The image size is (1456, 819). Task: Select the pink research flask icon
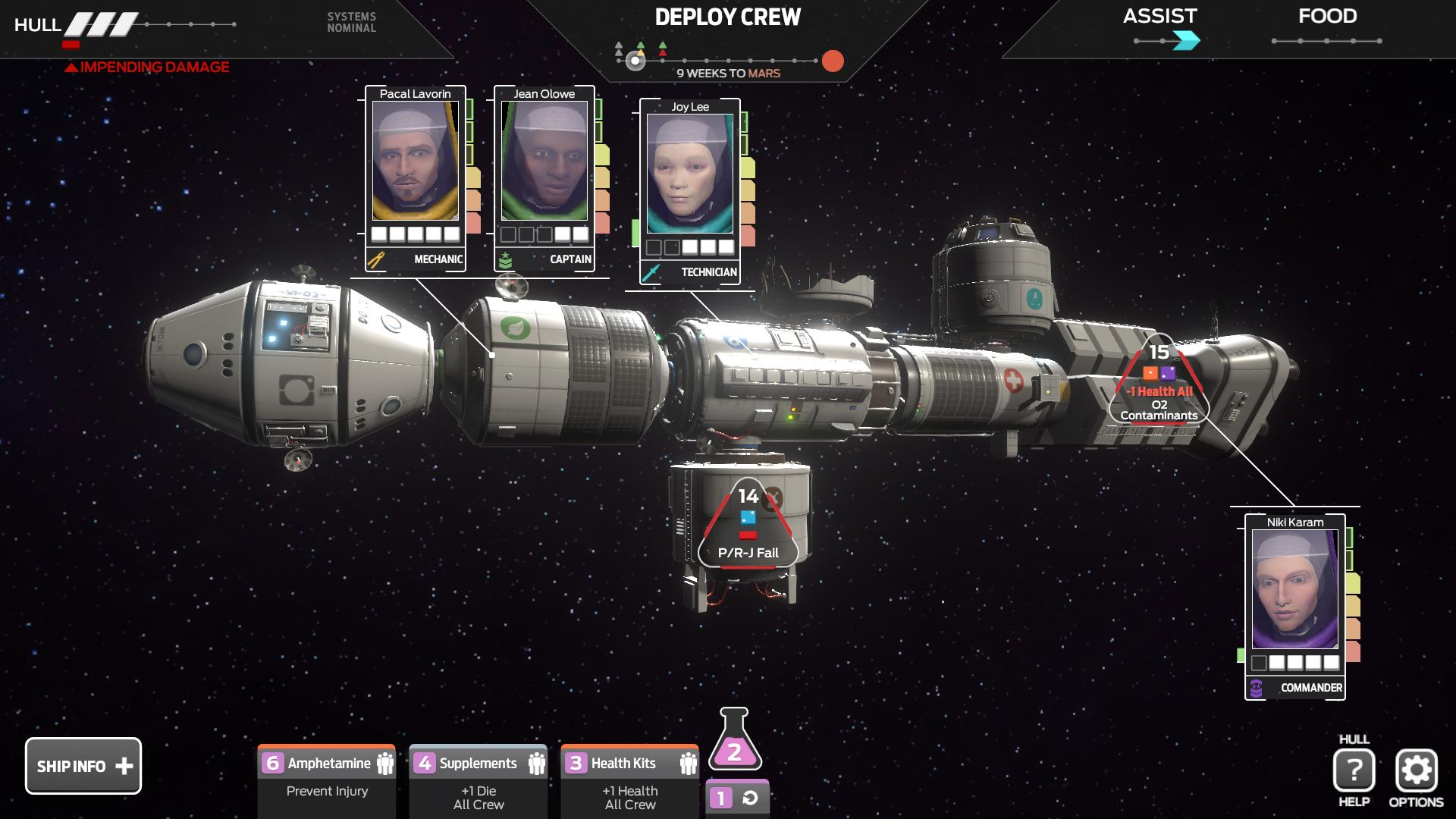click(734, 742)
